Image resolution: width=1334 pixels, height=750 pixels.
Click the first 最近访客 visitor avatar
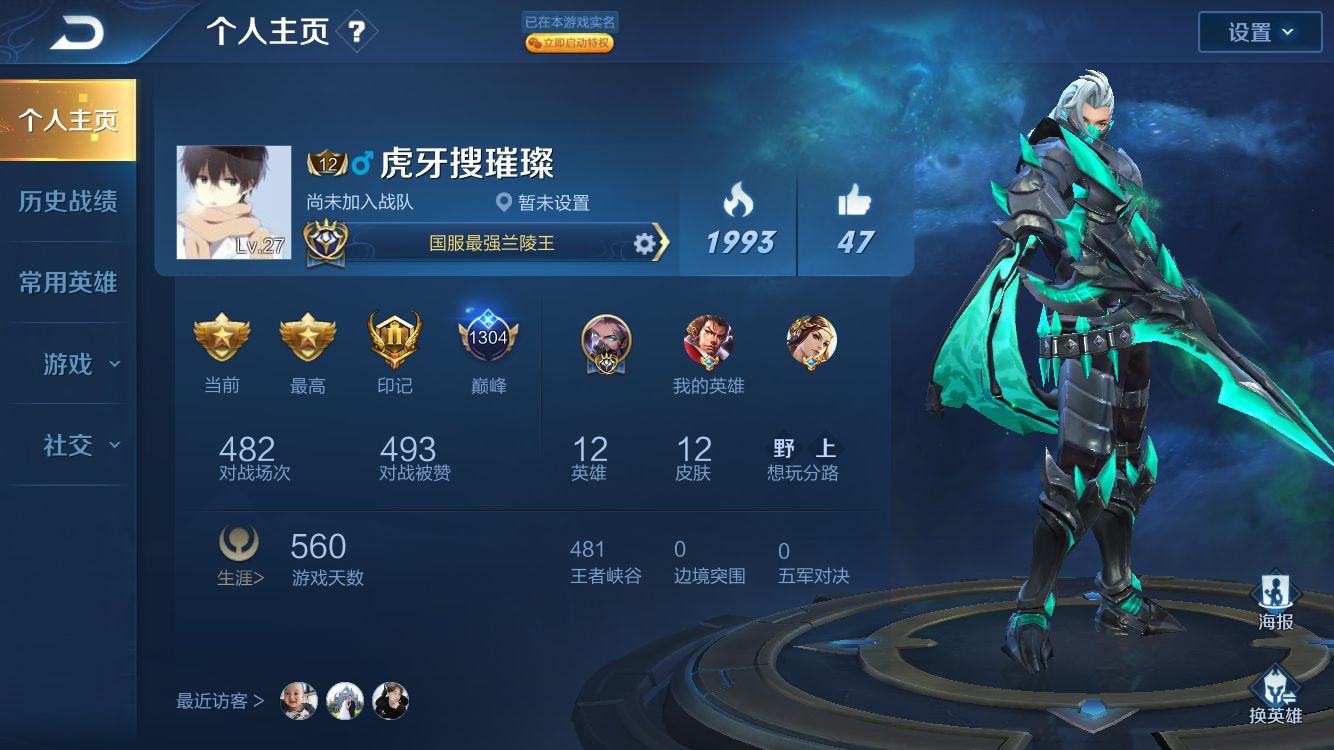coord(299,701)
